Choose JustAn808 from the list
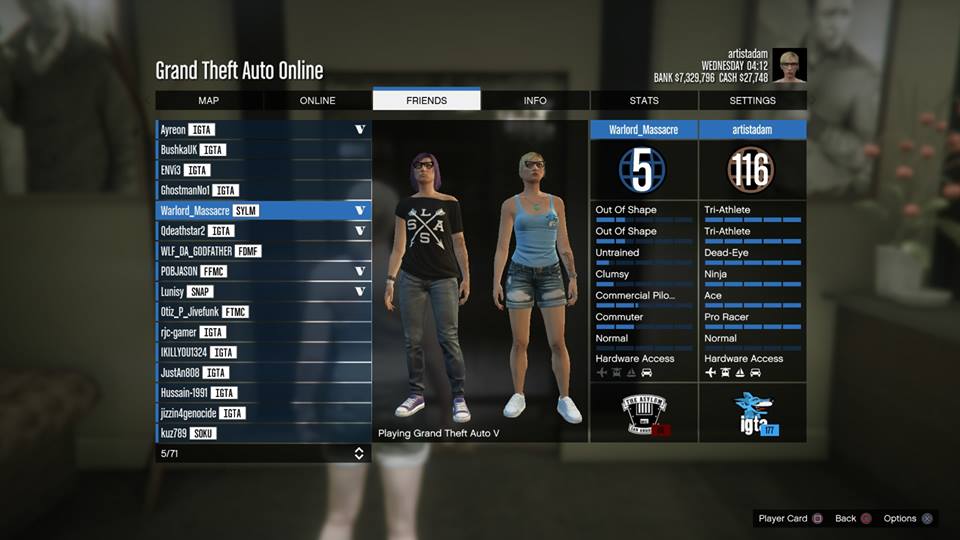Viewport: 960px width, 540px height. 263,373
